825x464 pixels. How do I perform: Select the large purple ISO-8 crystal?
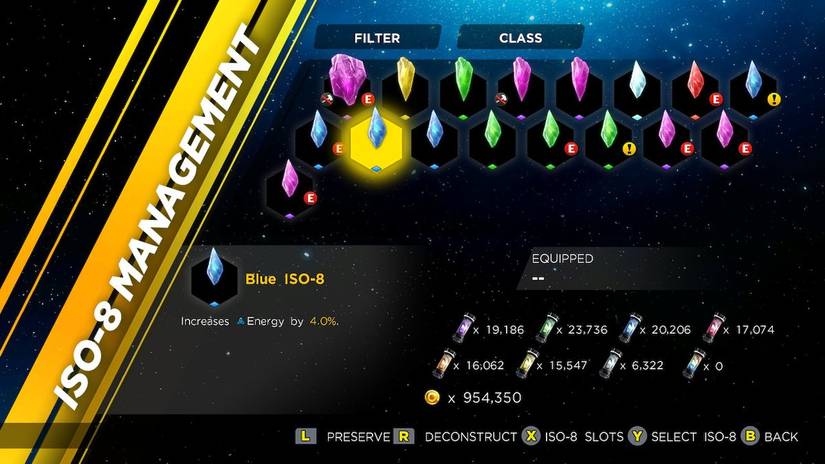[347, 80]
